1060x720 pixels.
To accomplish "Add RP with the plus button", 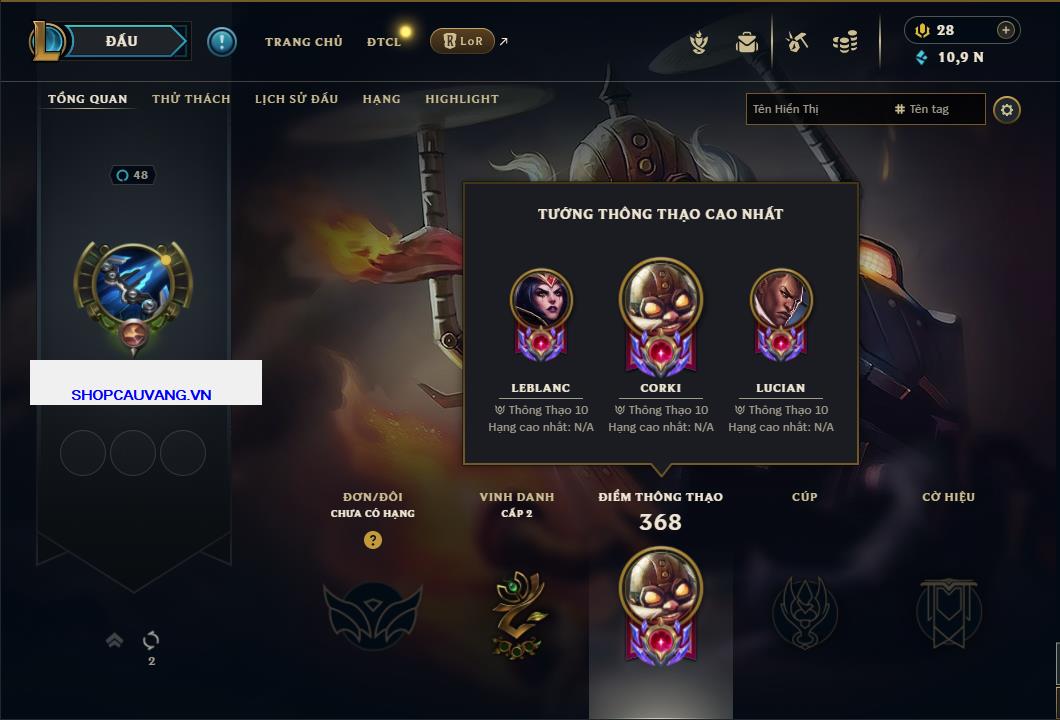I will click(1006, 30).
